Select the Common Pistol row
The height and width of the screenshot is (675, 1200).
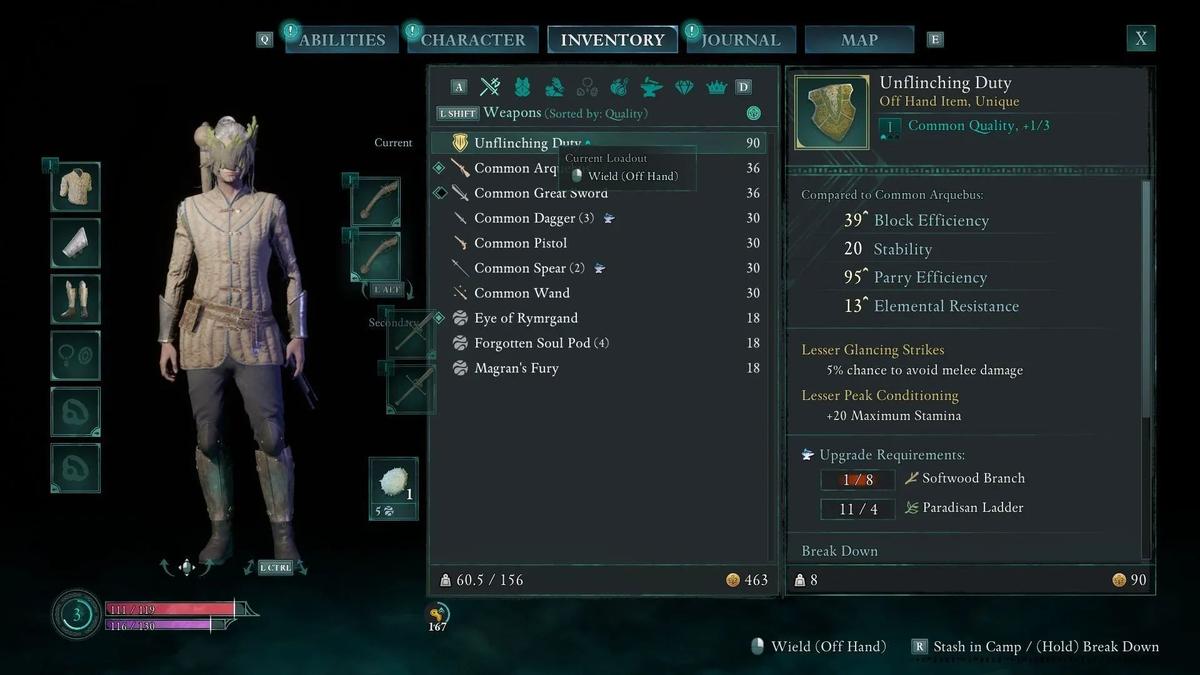tap(520, 243)
